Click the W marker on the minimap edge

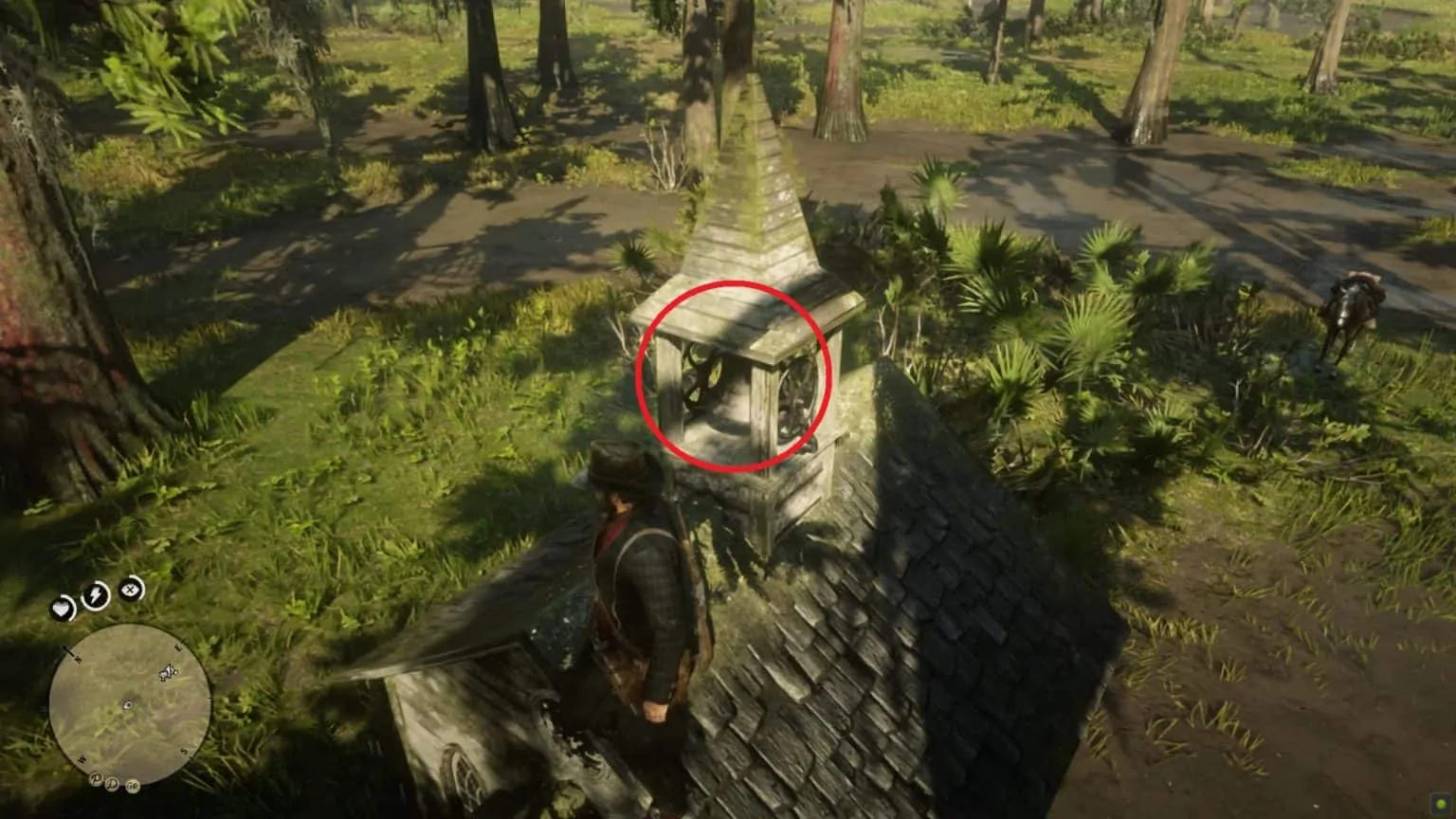(82, 758)
